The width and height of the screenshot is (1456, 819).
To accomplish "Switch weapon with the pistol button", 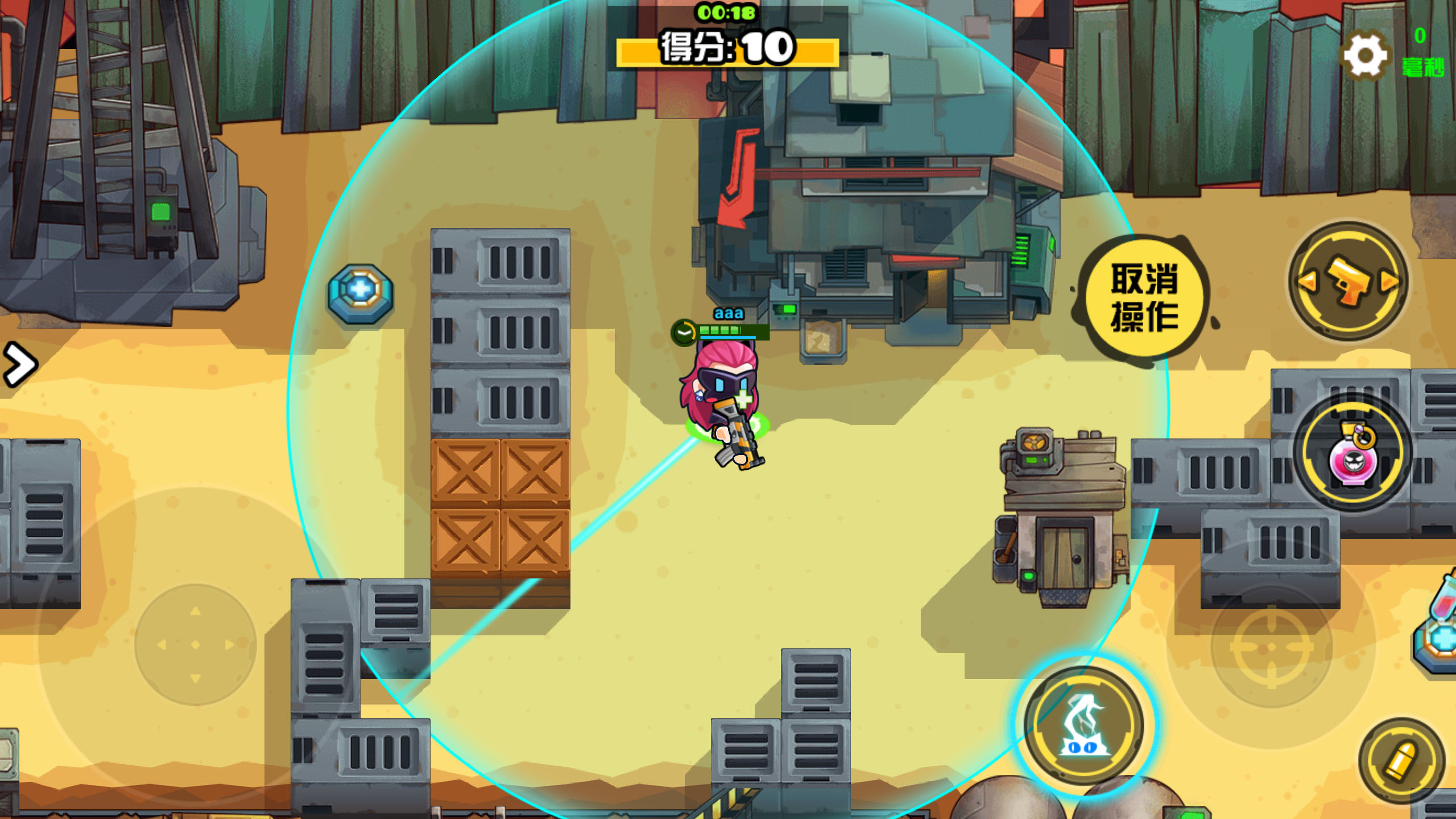I will pos(1349,282).
